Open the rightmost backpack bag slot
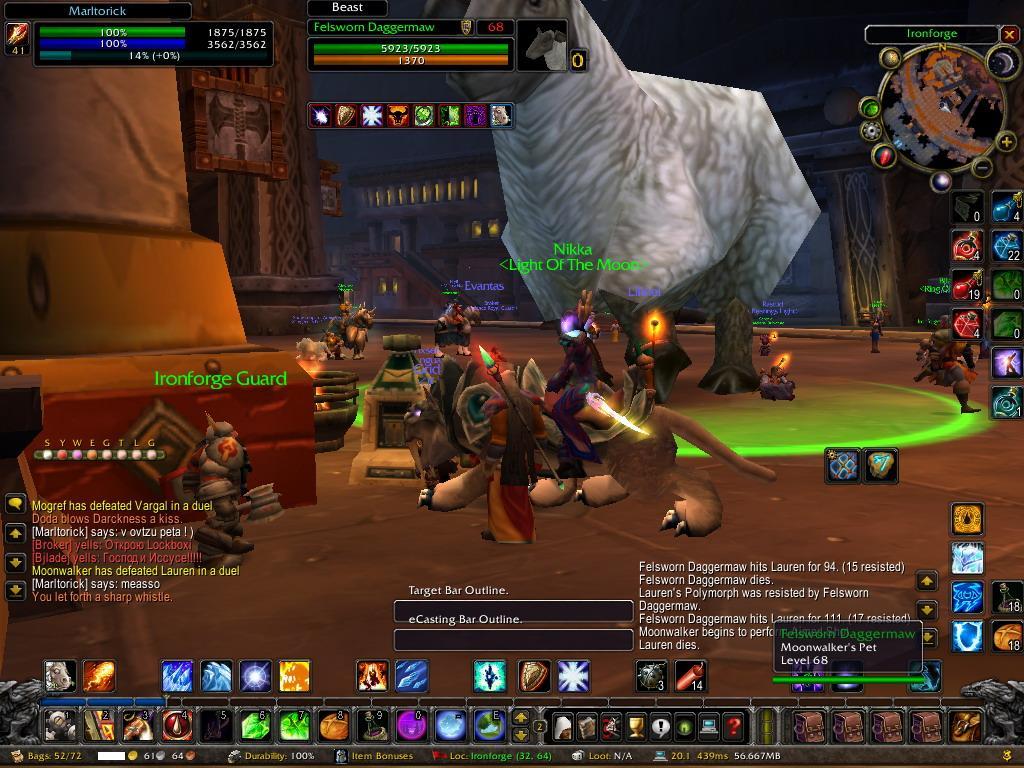Viewport: 1024px width, 768px height. [965, 725]
